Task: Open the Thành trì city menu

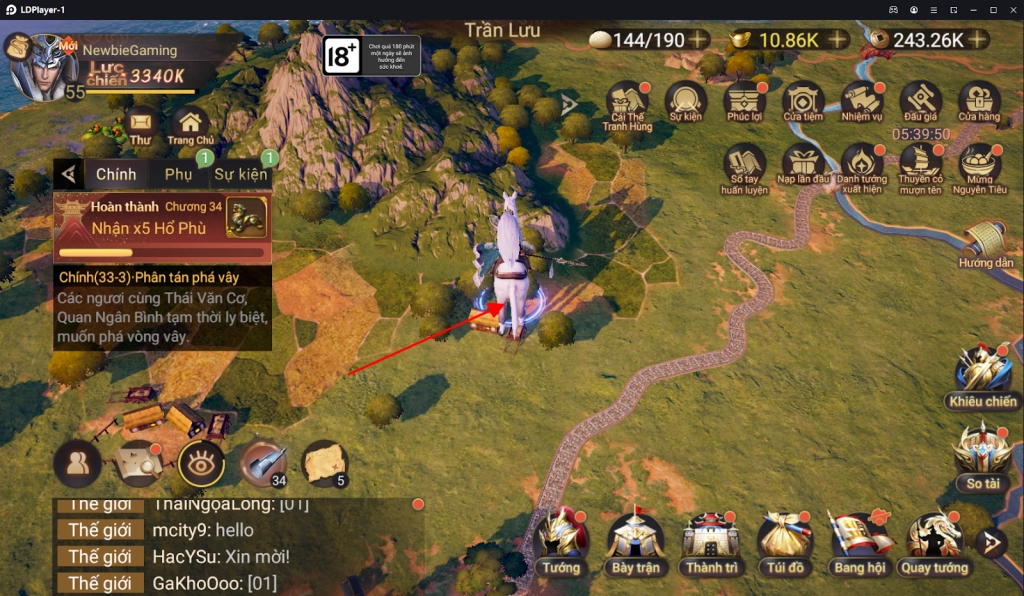Action: pos(711,540)
